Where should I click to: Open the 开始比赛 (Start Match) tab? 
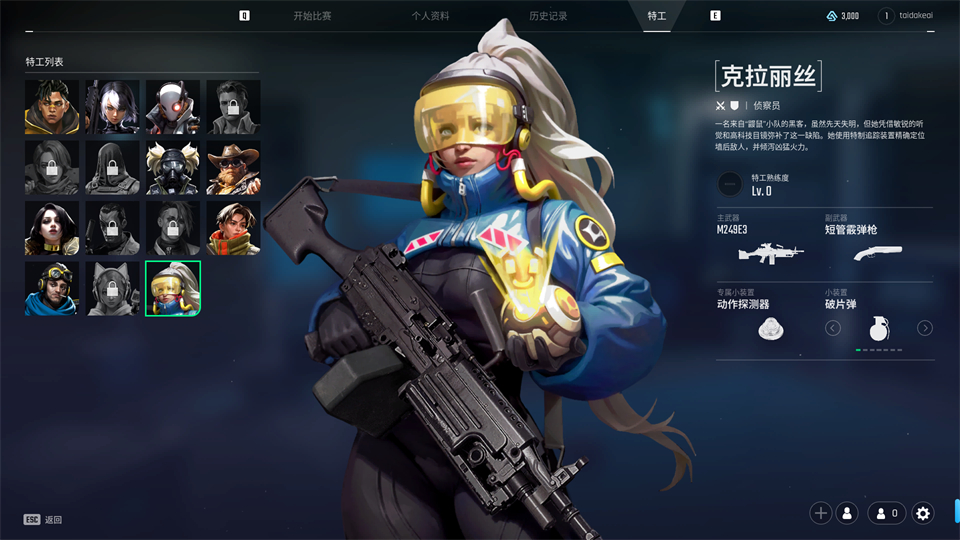click(x=312, y=16)
